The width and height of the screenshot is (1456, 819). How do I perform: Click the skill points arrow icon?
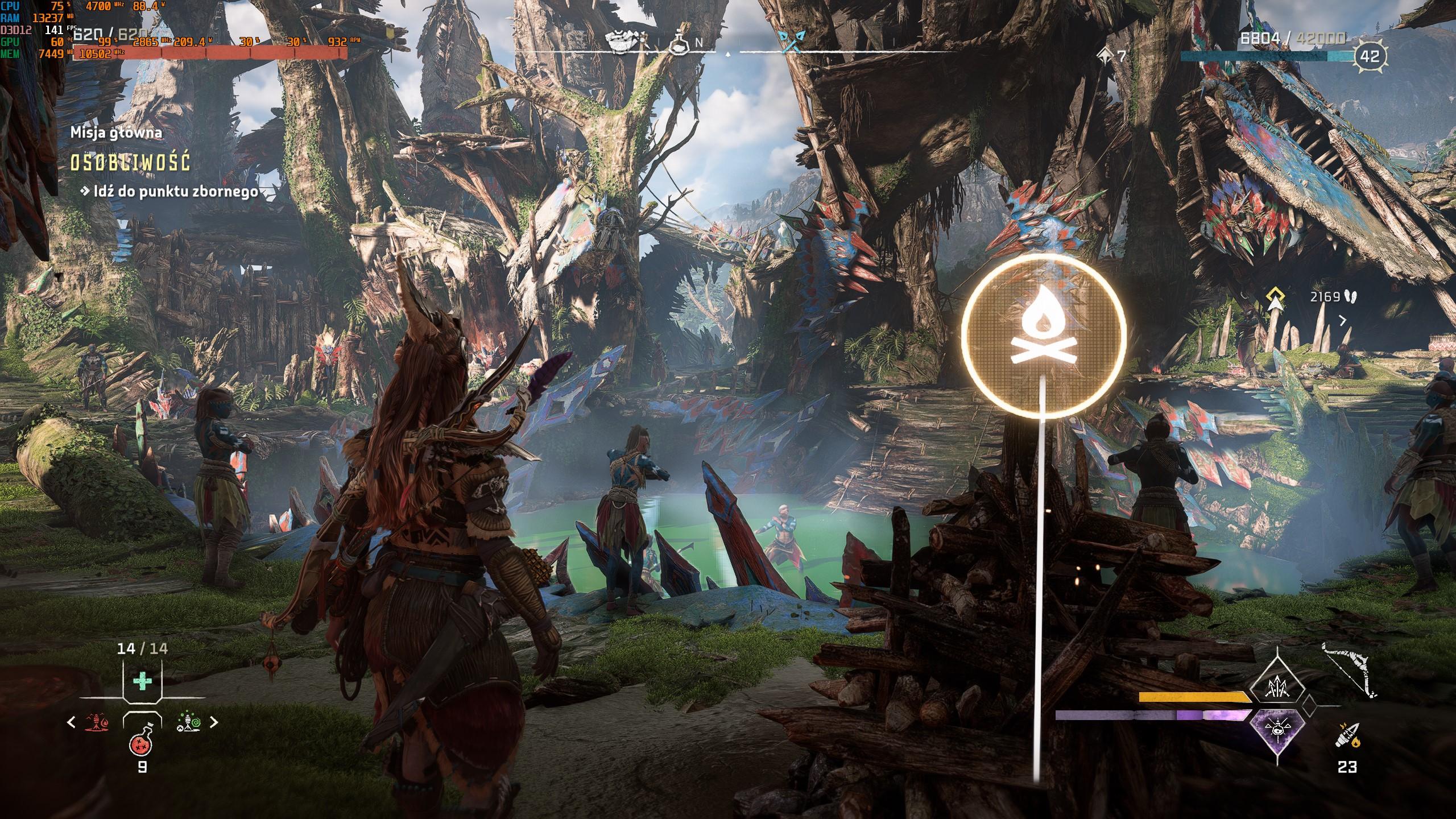pyautogui.click(x=1104, y=56)
